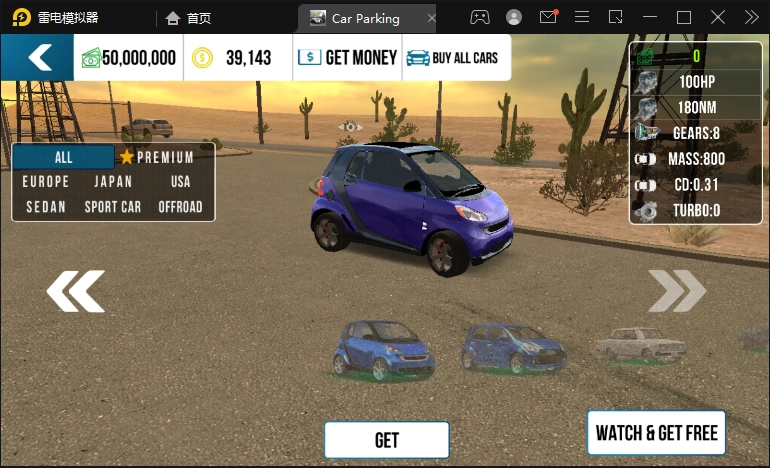
Task: Choose the blue hatchback car thumbnail
Action: [x=513, y=347]
